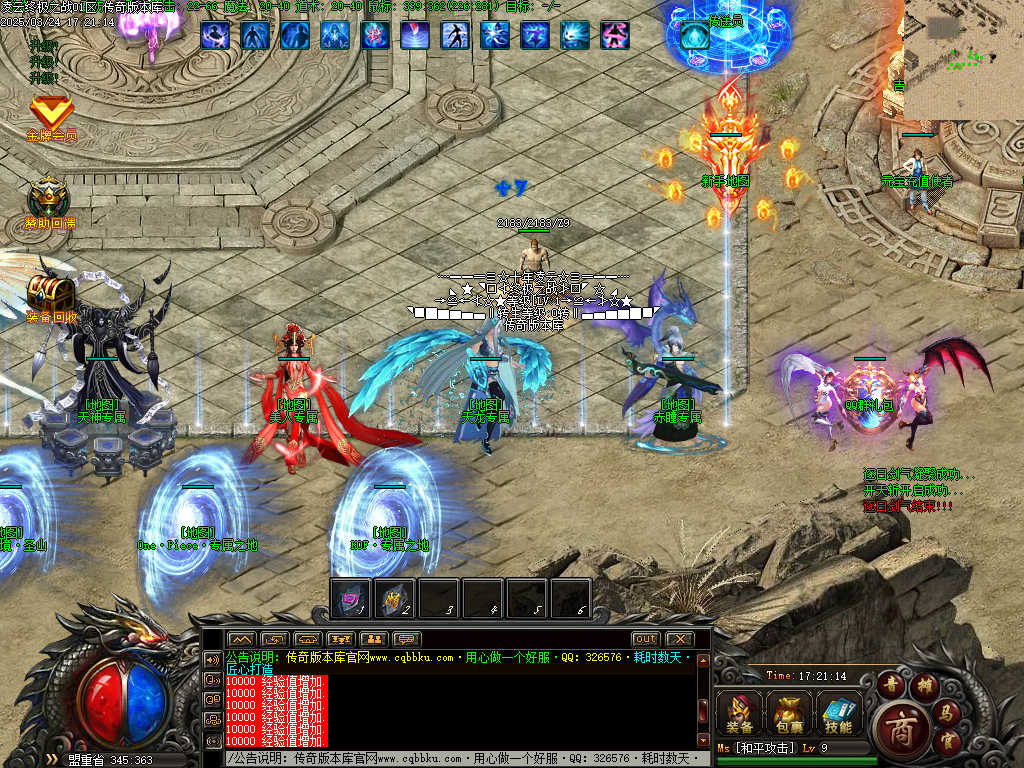Screen dimensions: 1024x768
Task: Open the 包裹 bag inventory
Action: click(x=789, y=711)
